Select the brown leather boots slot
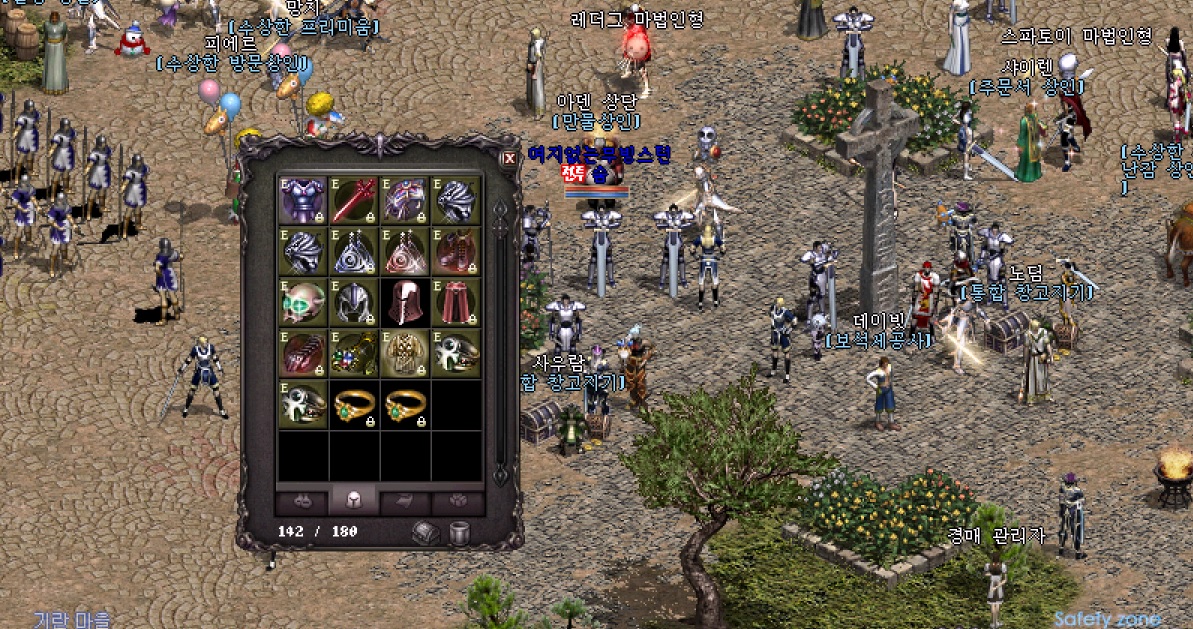 point(456,251)
